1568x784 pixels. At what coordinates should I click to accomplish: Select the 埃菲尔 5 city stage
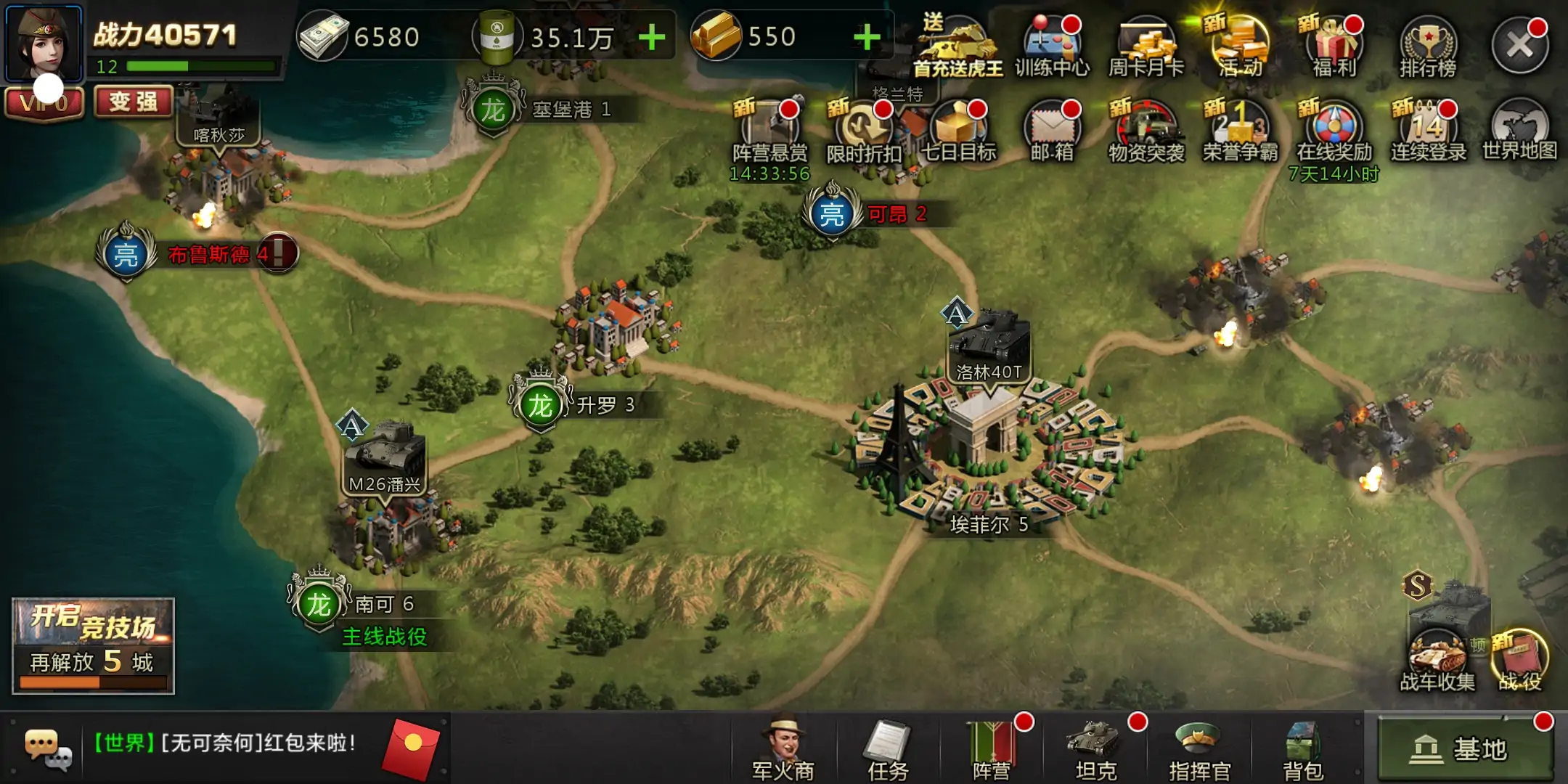point(987,450)
